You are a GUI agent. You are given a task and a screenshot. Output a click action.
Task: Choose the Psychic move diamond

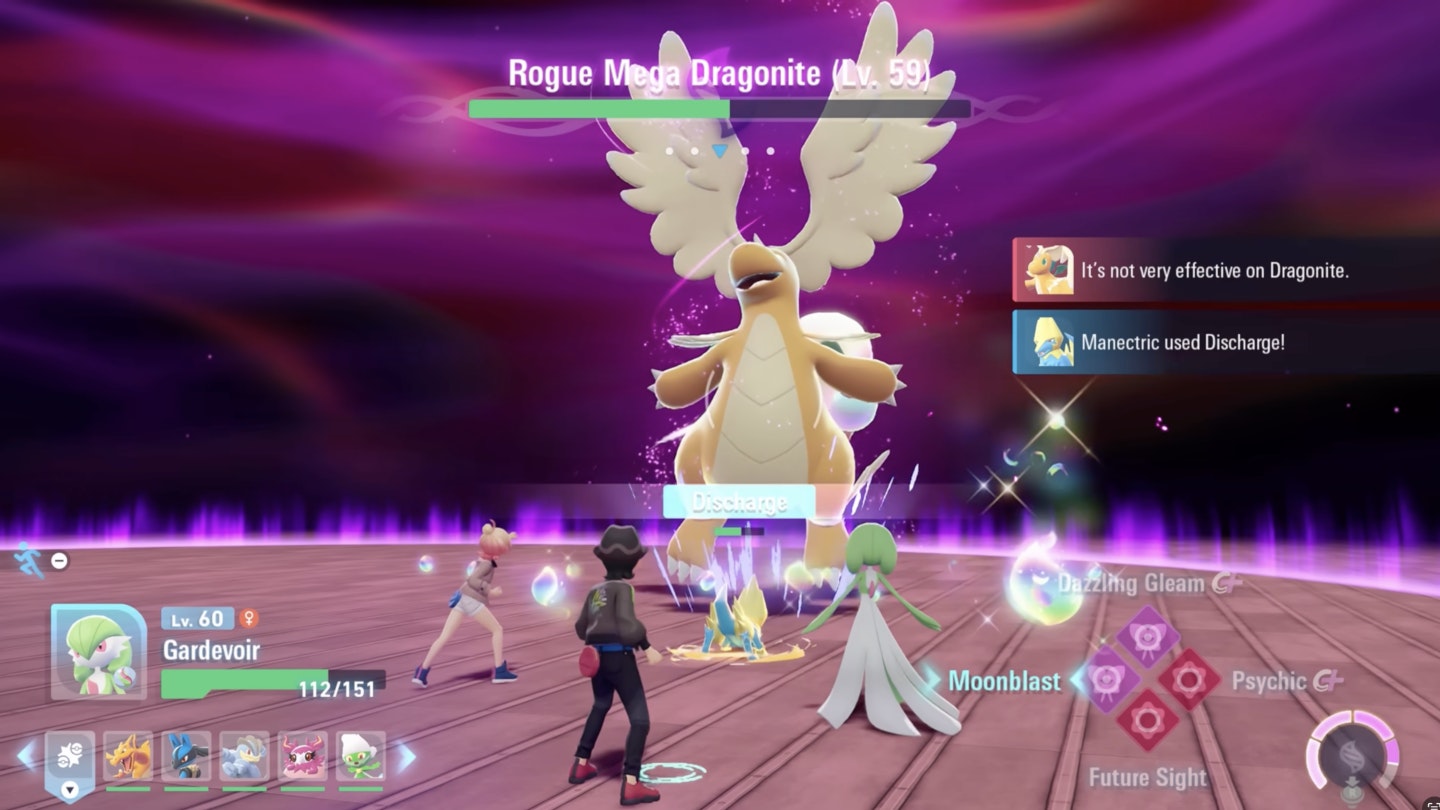click(x=1189, y=680)
